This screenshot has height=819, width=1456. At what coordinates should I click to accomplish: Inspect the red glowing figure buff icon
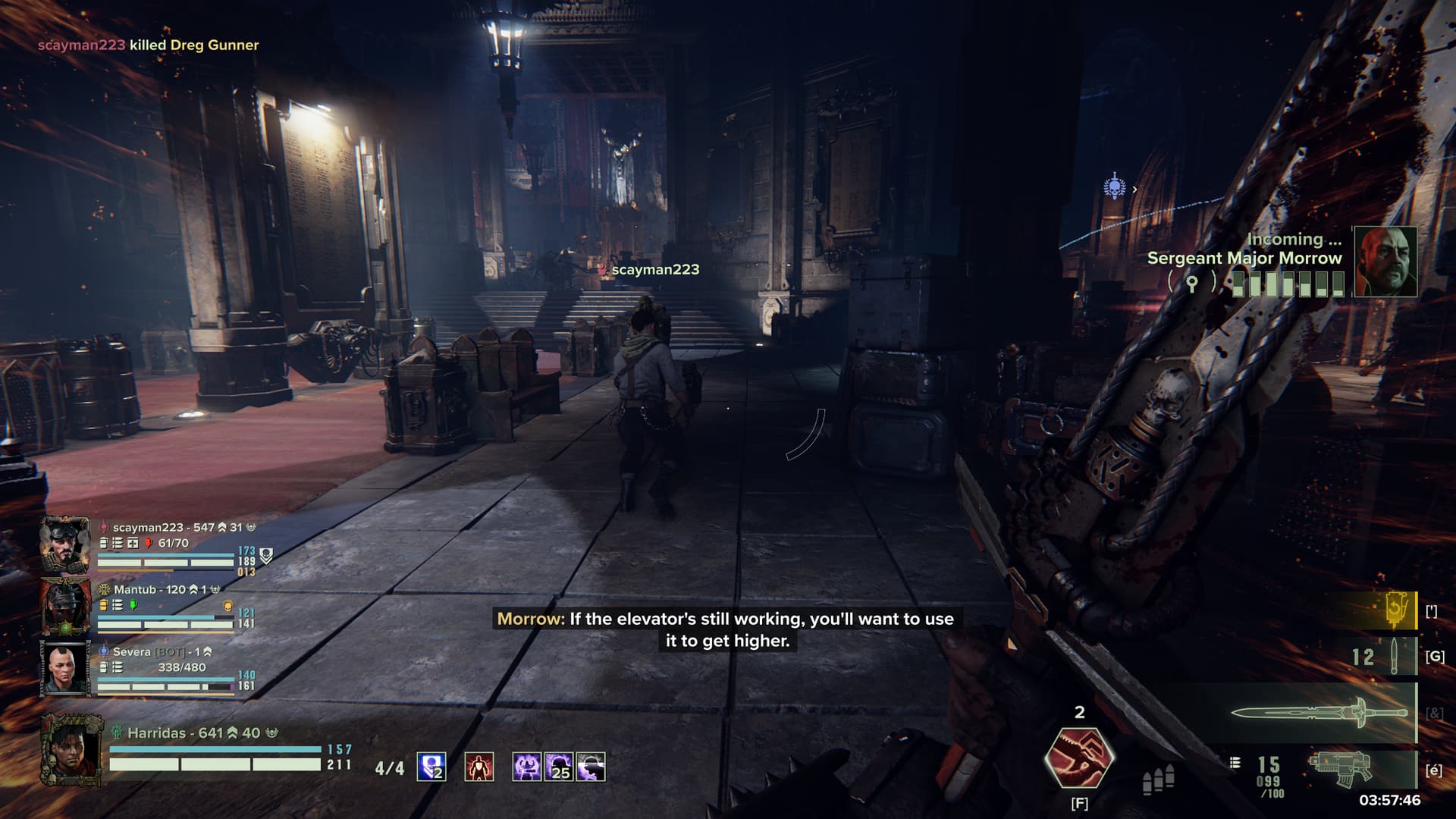pos(479,767)
